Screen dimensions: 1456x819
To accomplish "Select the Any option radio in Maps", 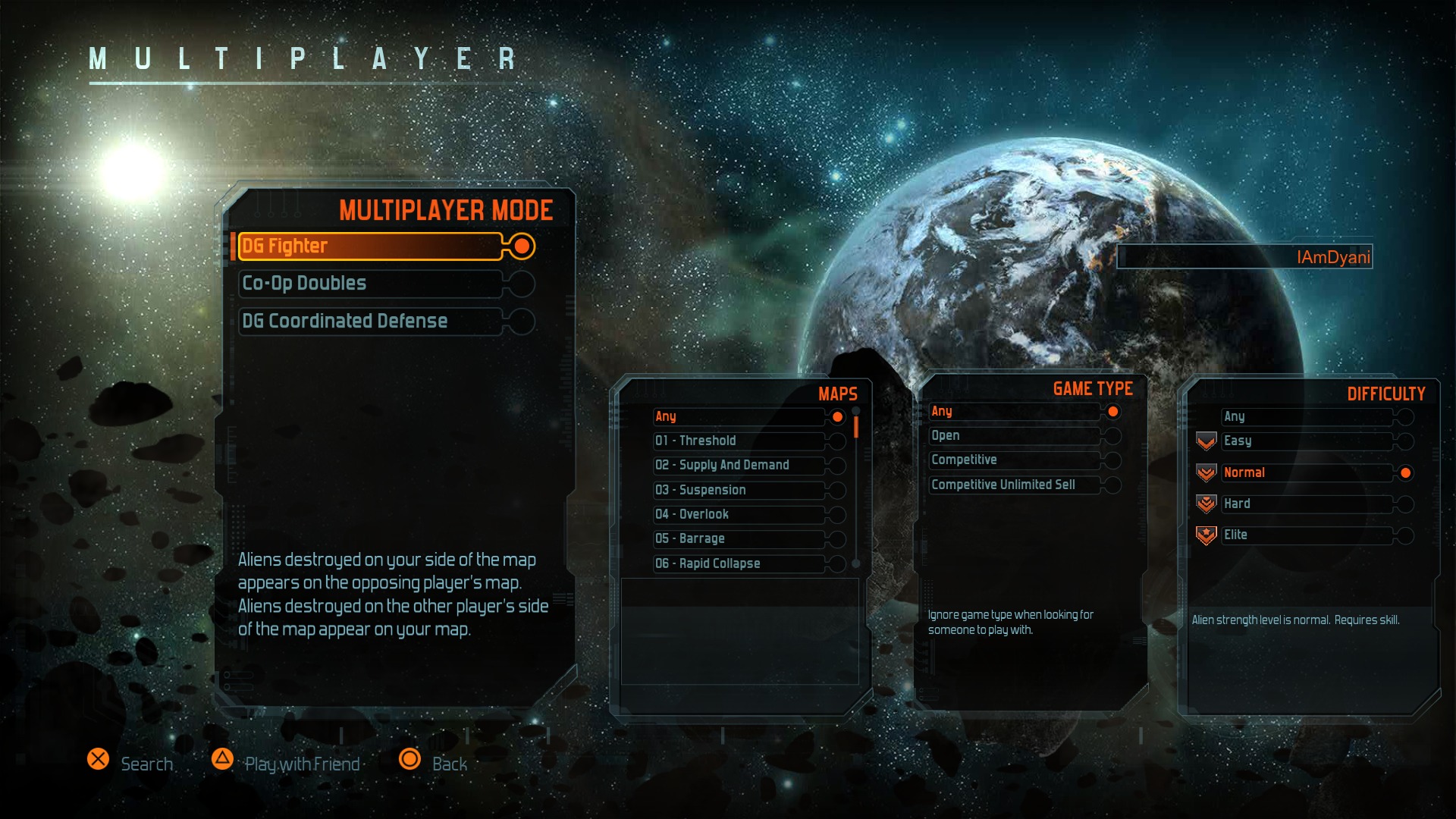I will (836, 416).
